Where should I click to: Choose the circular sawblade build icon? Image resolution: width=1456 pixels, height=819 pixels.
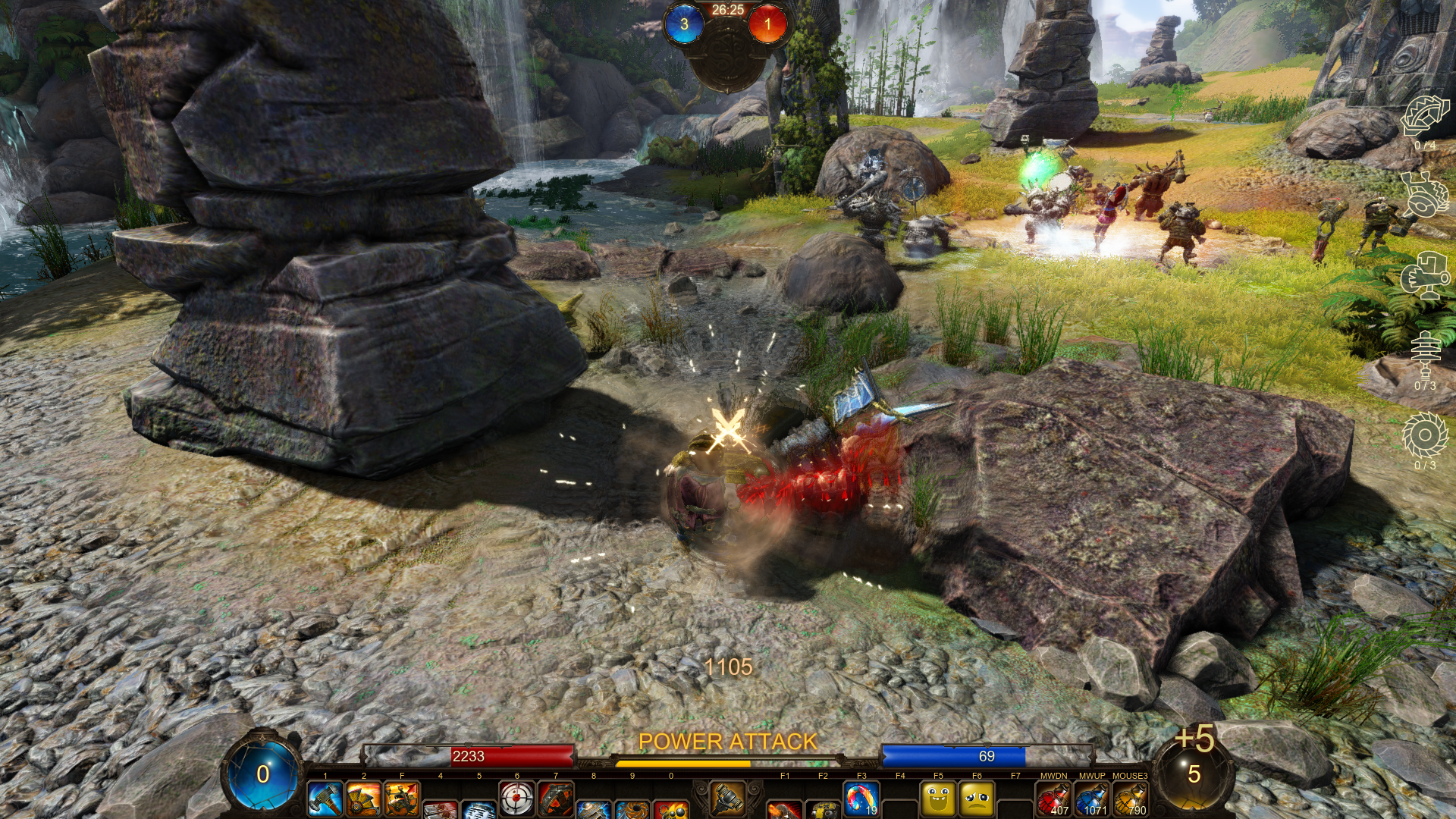tap(1425, 436)
